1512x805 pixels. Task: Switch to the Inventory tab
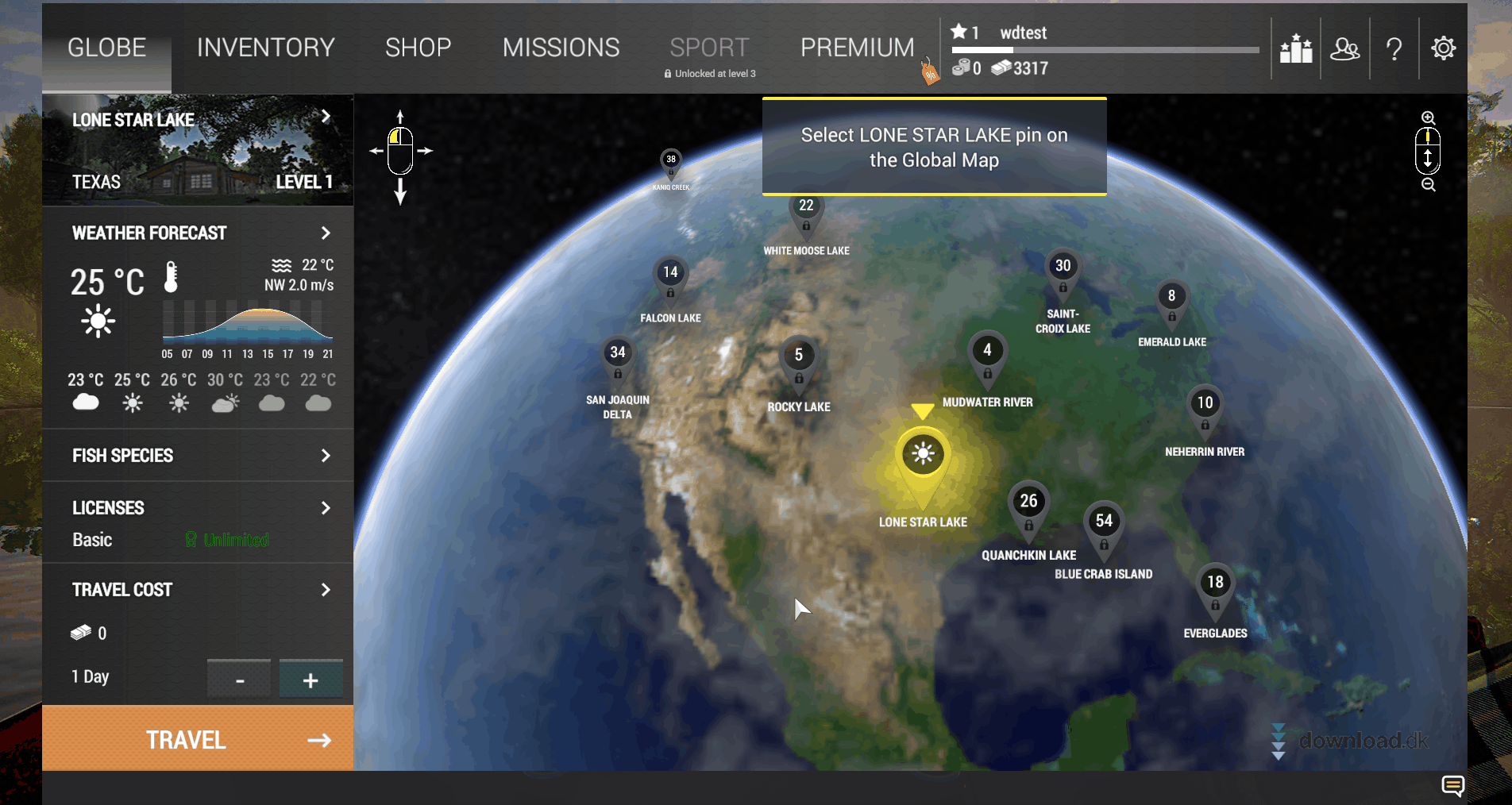pyautogui.click(x=265, y=48)
